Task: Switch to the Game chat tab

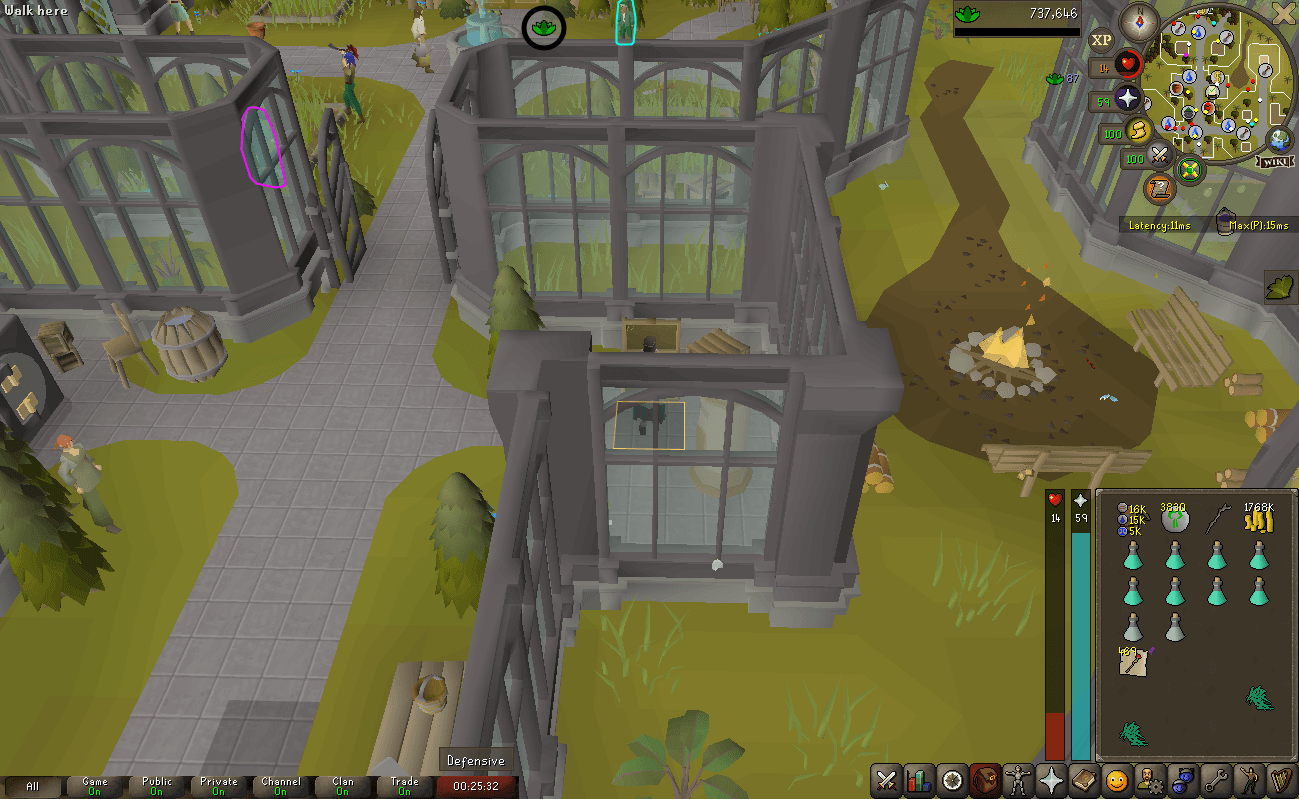Action: 95,786
